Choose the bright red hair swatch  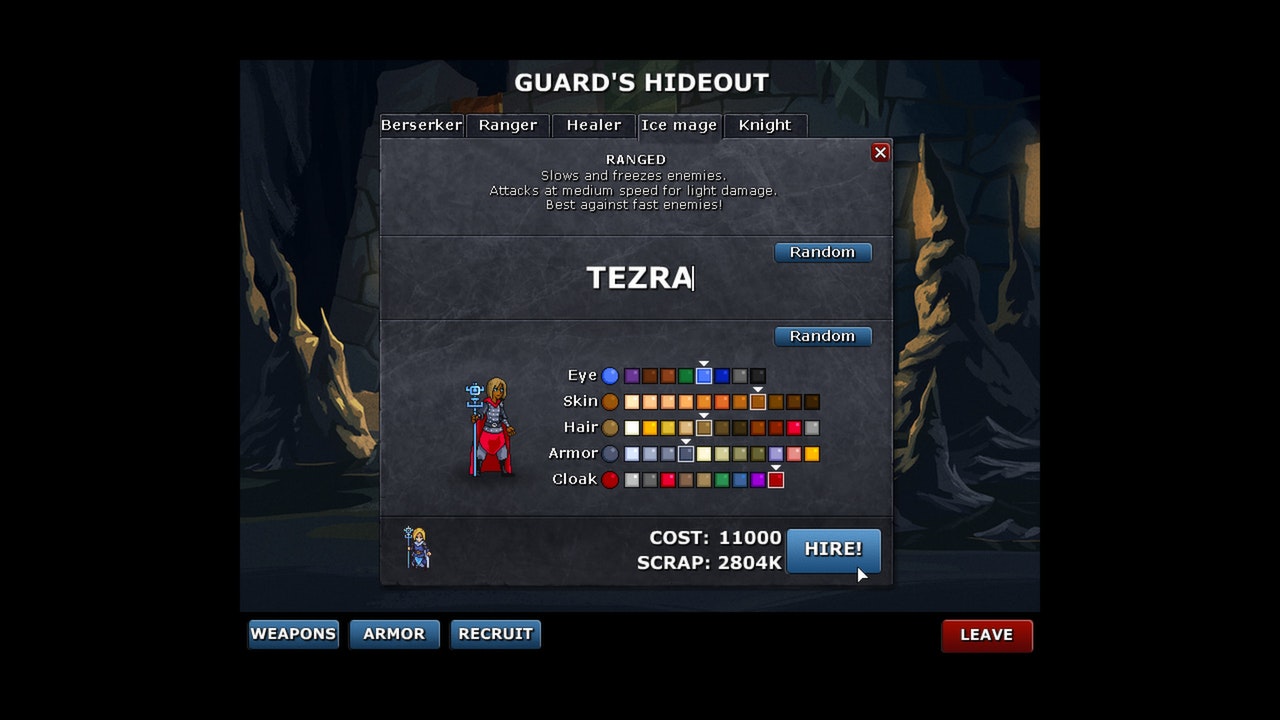(x=794, y=428)
